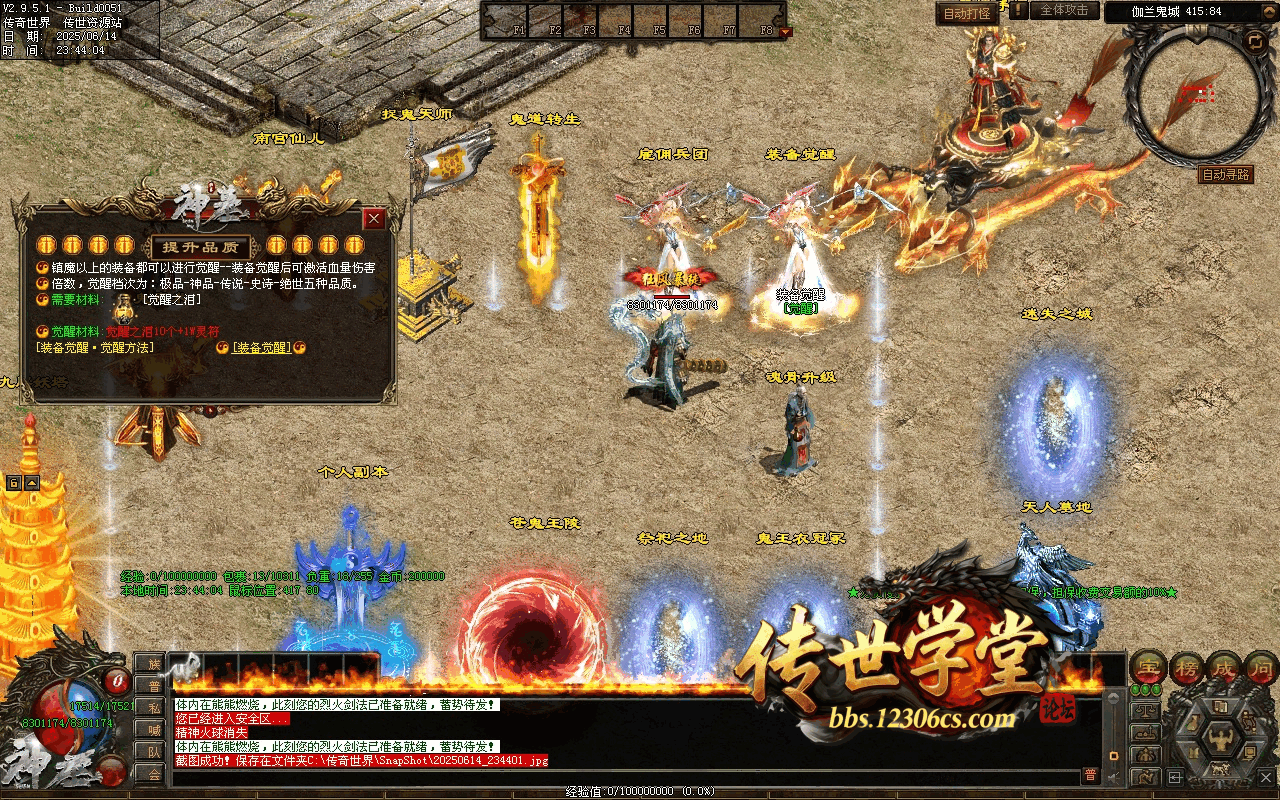Activate 自动寻路 auto-pathfinding button
Viewport: 1280px width, 800px height.
coord(1225,174)
